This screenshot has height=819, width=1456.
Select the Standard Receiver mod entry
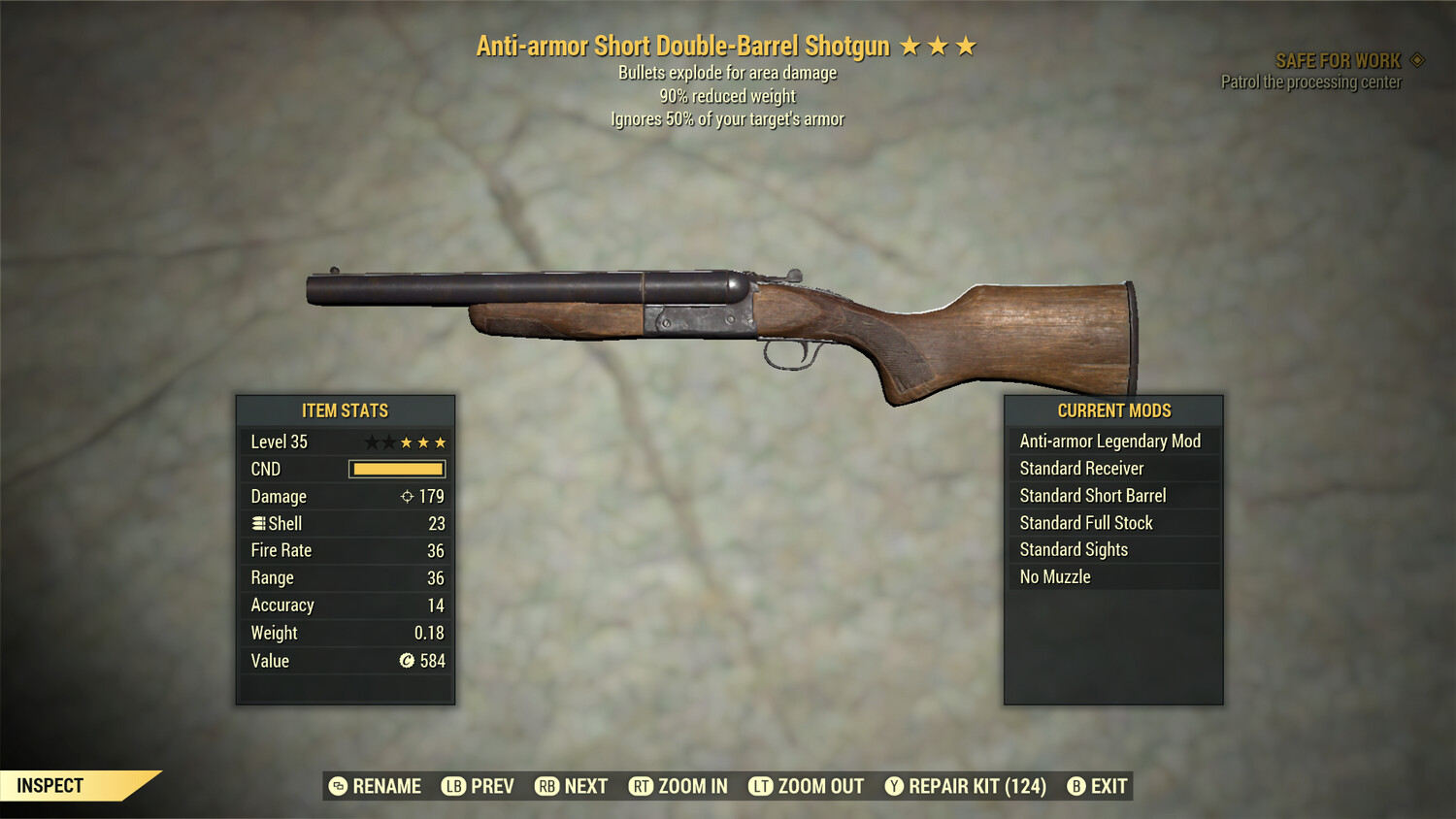pyautogui.click(x=1082, y=468)
